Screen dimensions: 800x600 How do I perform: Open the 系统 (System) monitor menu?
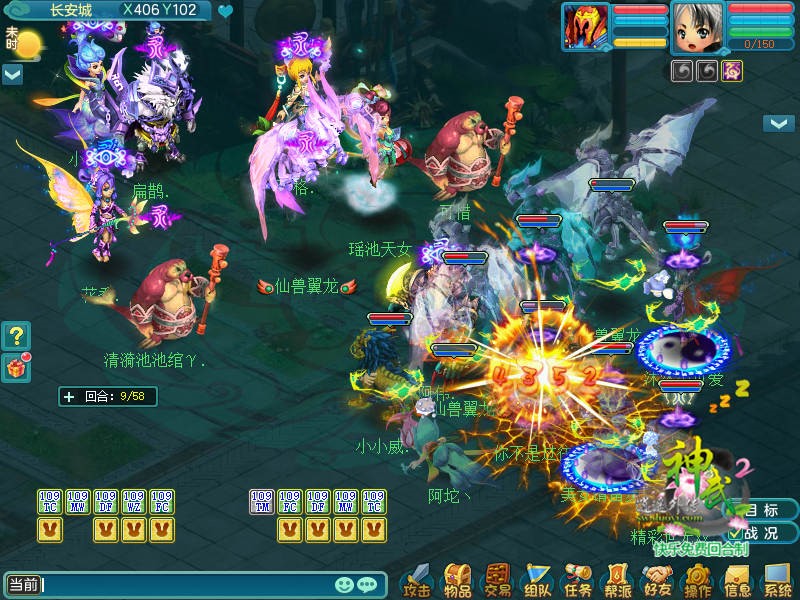(x=777, y=578)
